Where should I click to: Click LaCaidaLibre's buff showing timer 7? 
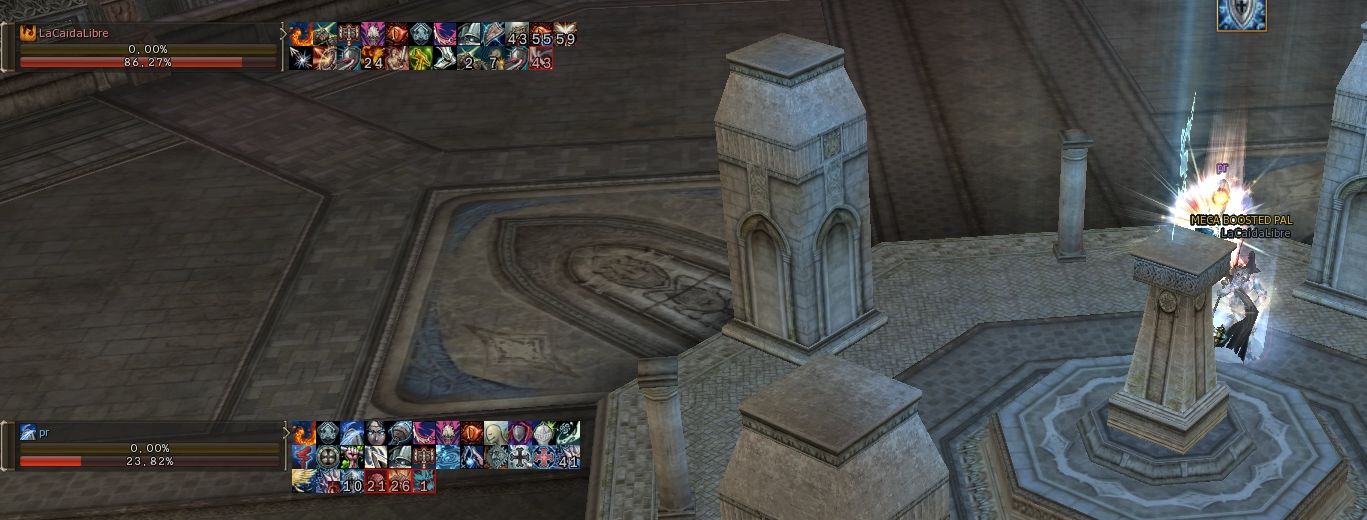(x=493, y=60)
